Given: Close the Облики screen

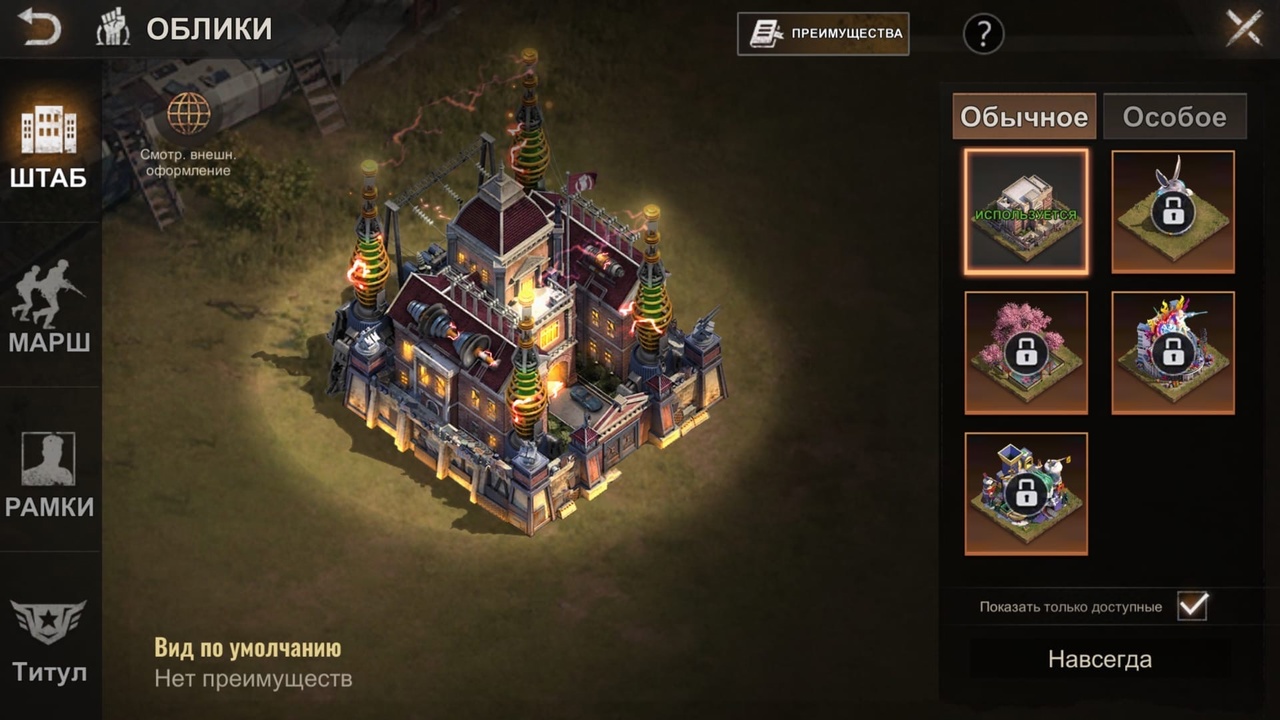Looking at the screenshot, I should pos(1244,28).
